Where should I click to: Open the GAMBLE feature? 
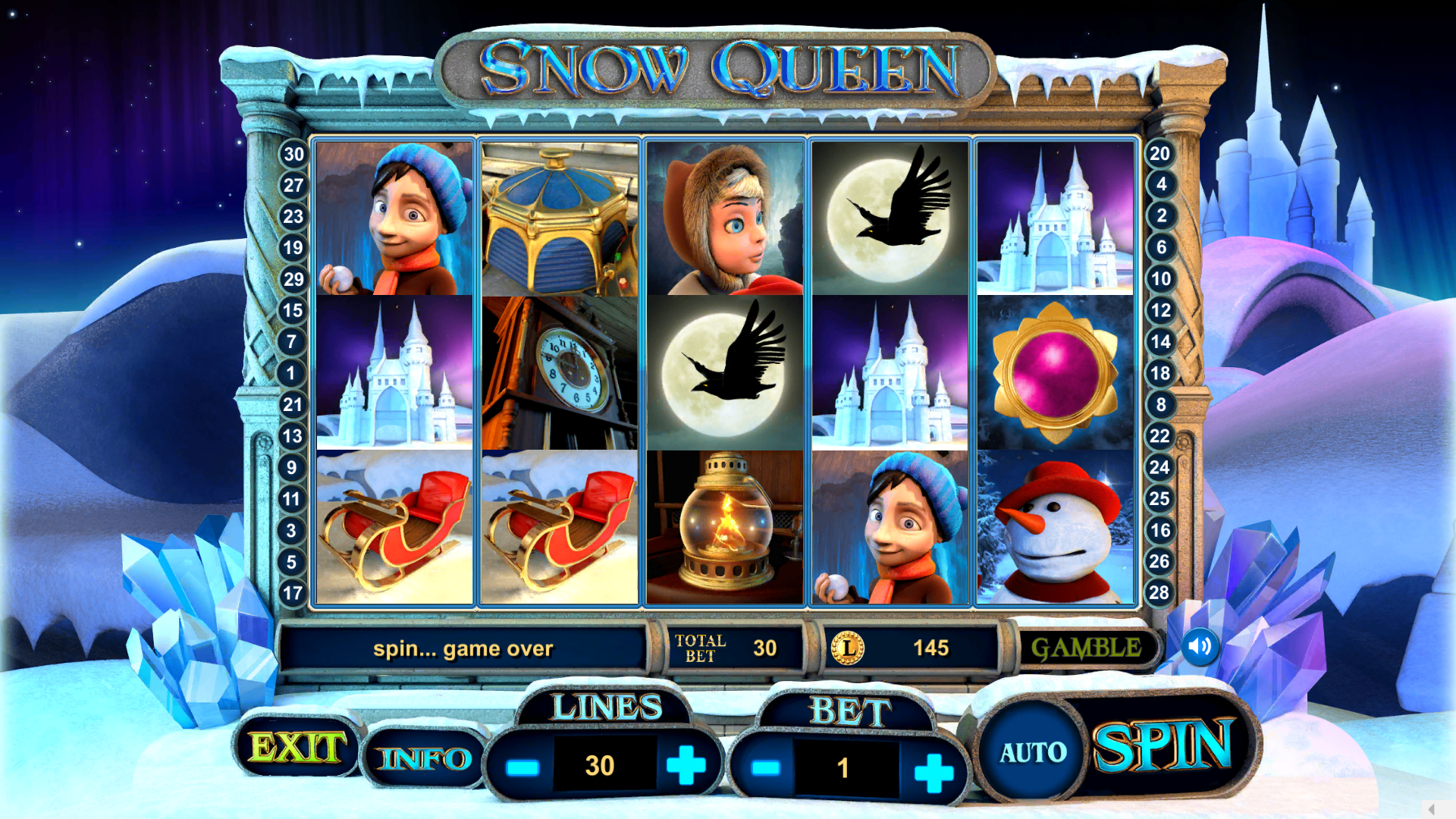(x=1087, y=648)
